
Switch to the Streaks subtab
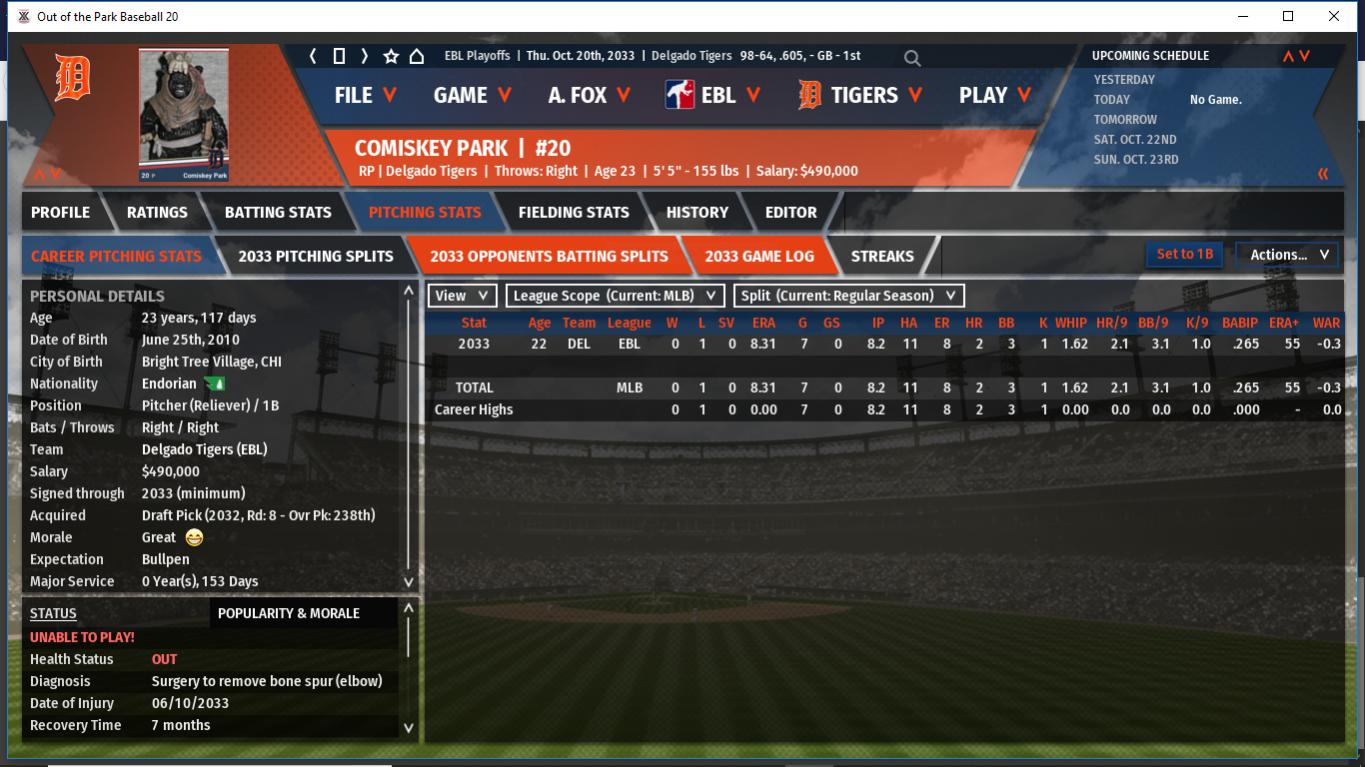point(882,256)
